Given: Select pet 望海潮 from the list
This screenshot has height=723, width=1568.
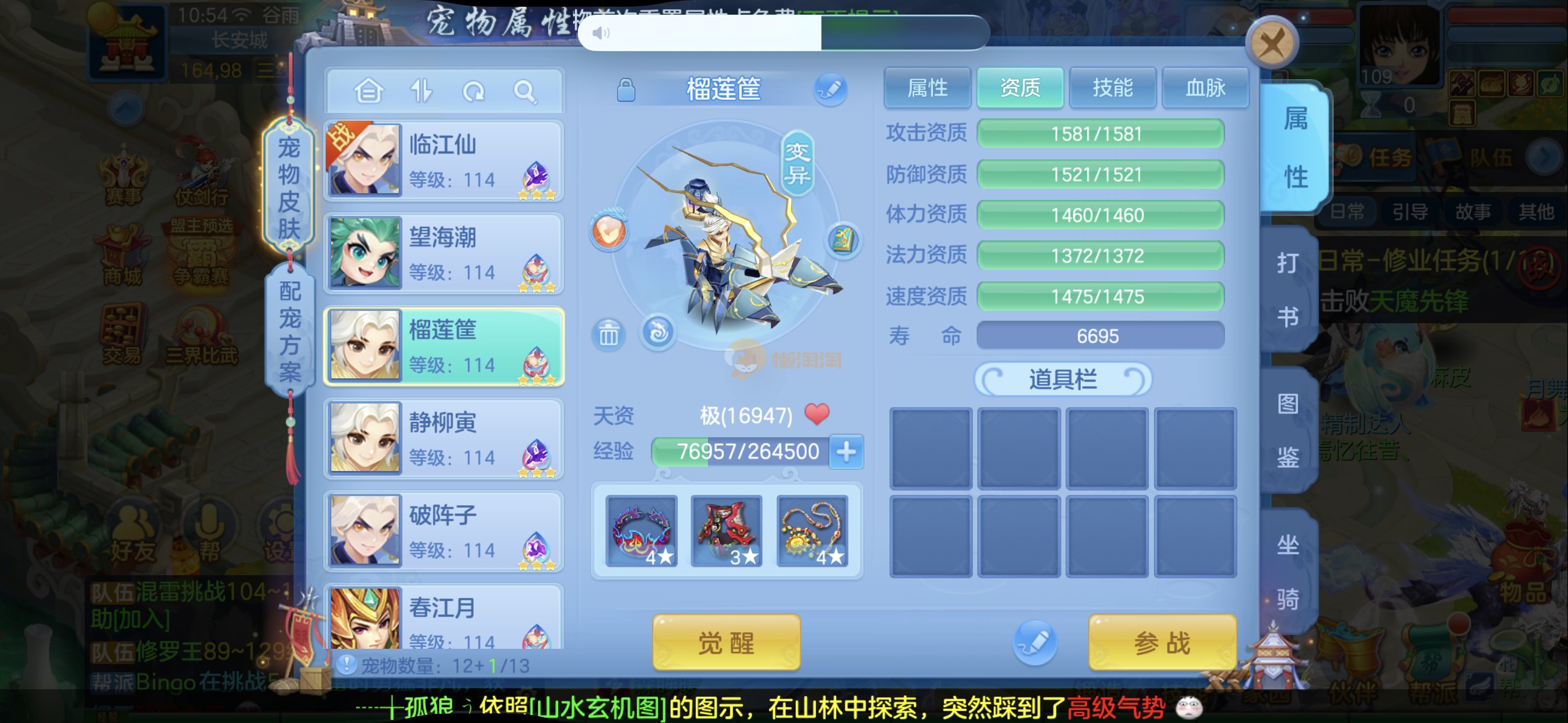Looking at the screenshot, I should pyautogui.click(x=444, y=253).
